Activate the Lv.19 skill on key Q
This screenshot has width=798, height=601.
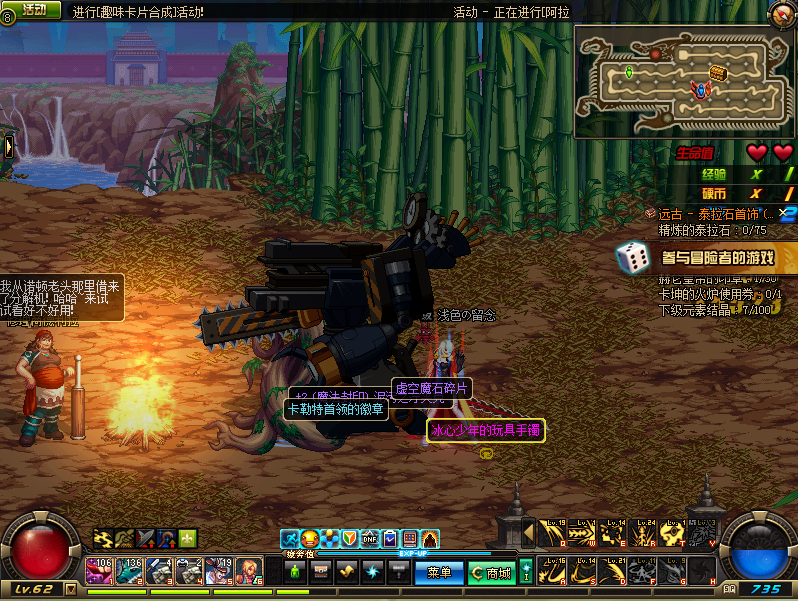[552, 534]
